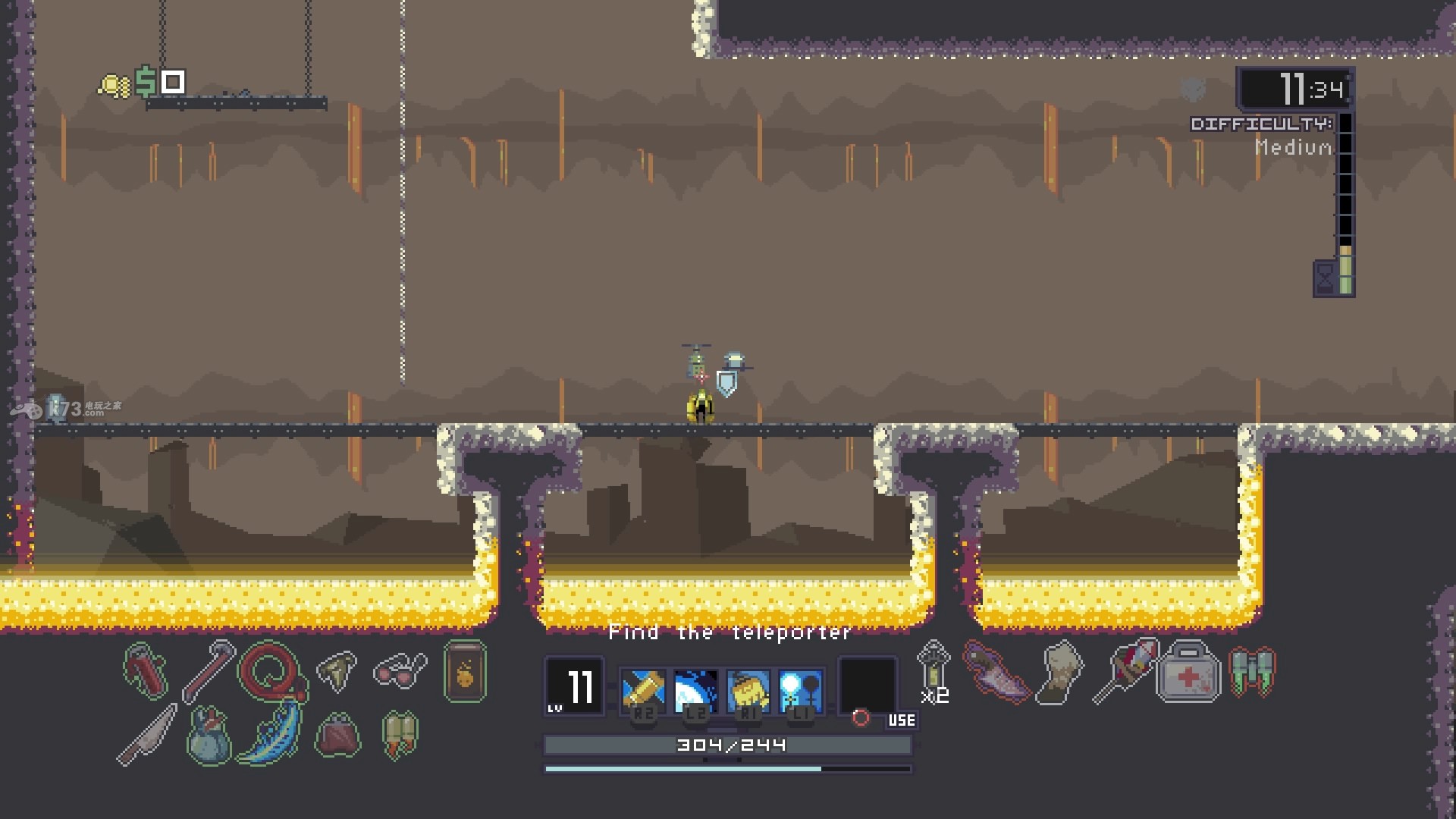Inspect the crowbar item icon

point(208,671)
